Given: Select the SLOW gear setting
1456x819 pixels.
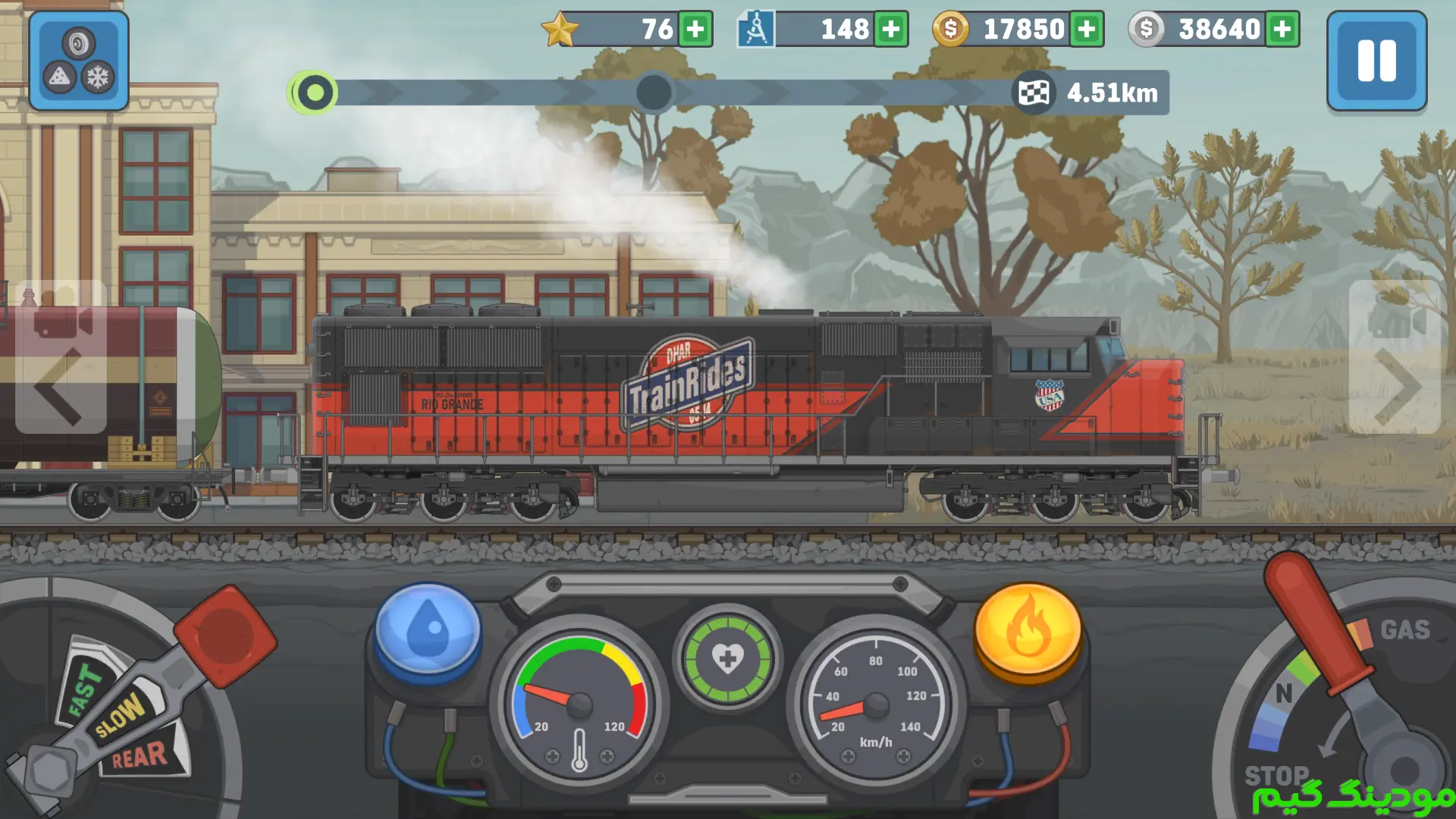Looking at the screenshot, I should (120, 714).
